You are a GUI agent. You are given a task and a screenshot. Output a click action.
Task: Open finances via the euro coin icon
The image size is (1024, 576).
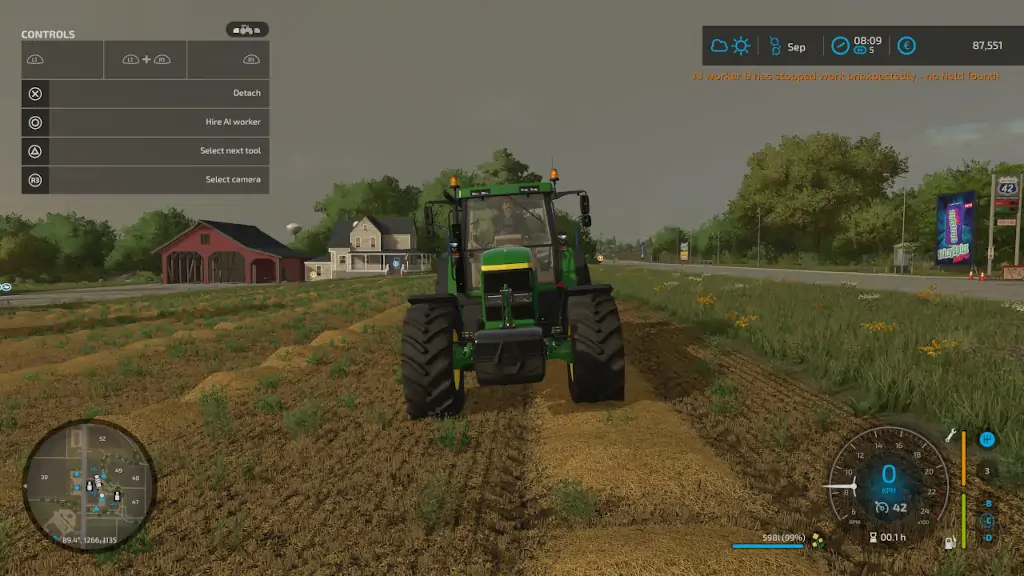tap(906, 46)
